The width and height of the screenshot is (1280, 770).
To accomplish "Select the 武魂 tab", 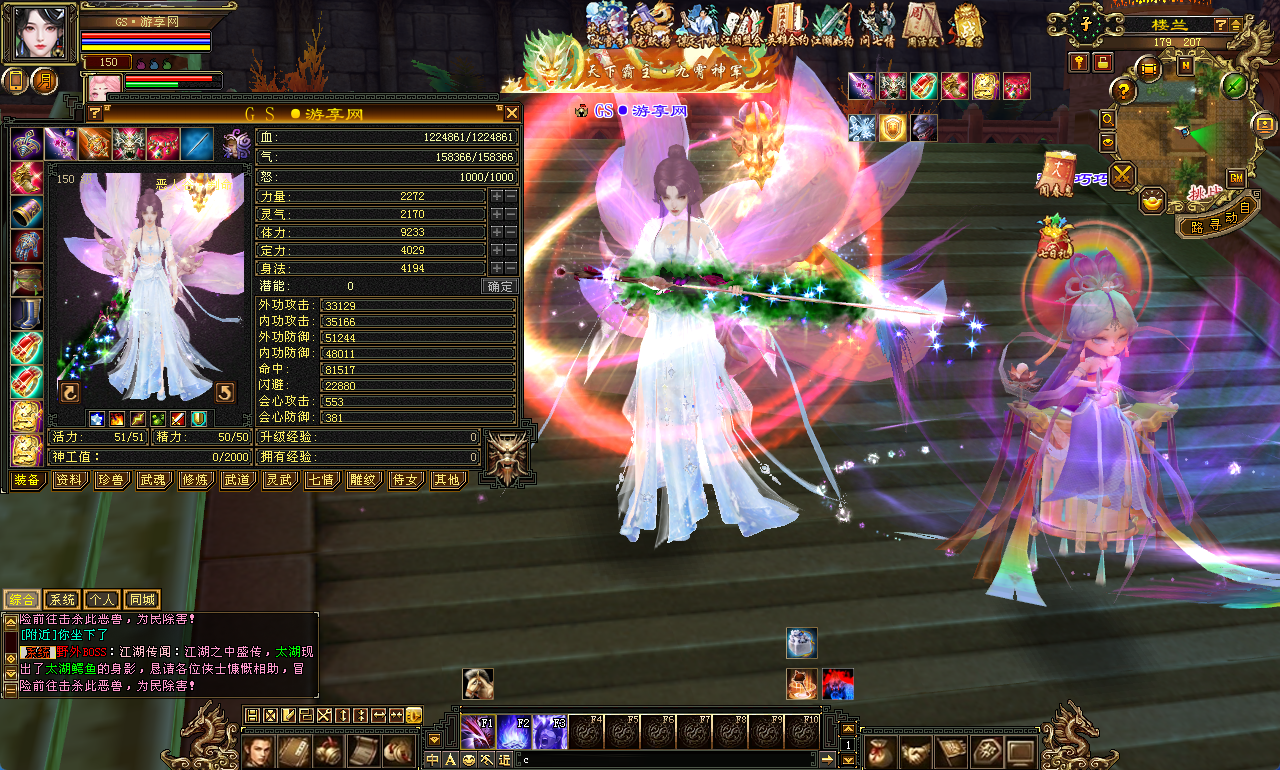I will [153, 480].
